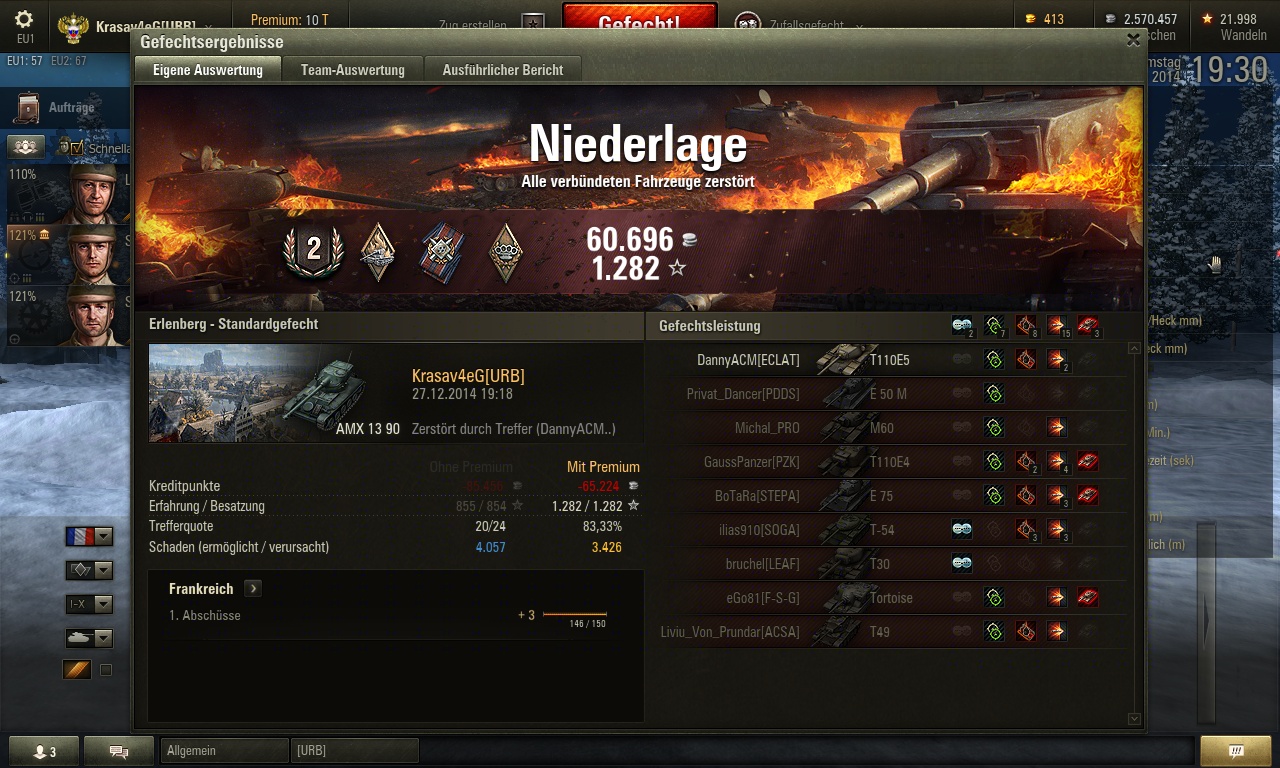Switch to the Team-Auswertung tab

pos(353,70)
